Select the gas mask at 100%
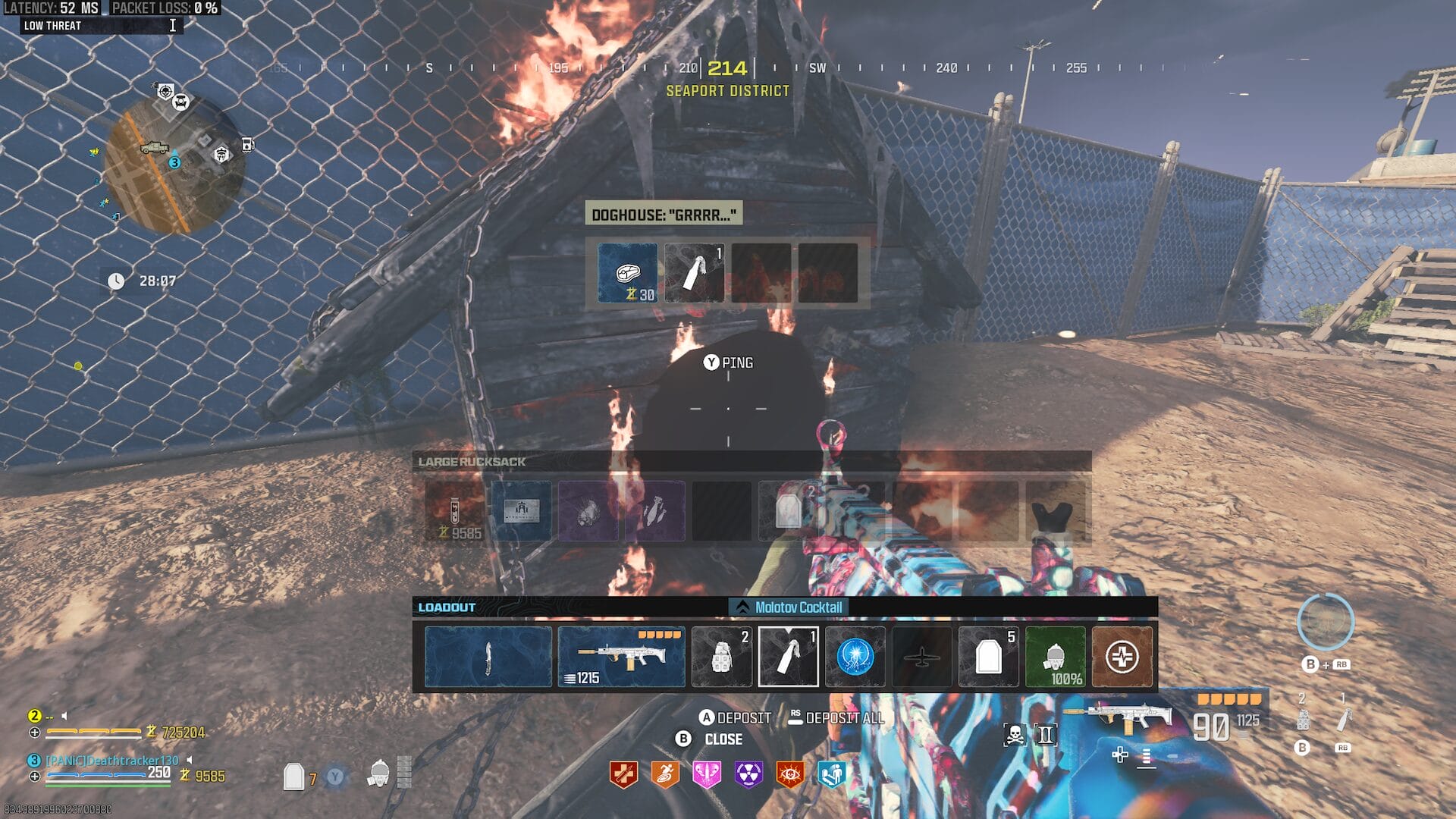This screenshot has width=1456, height=819. pos(1055,657)
